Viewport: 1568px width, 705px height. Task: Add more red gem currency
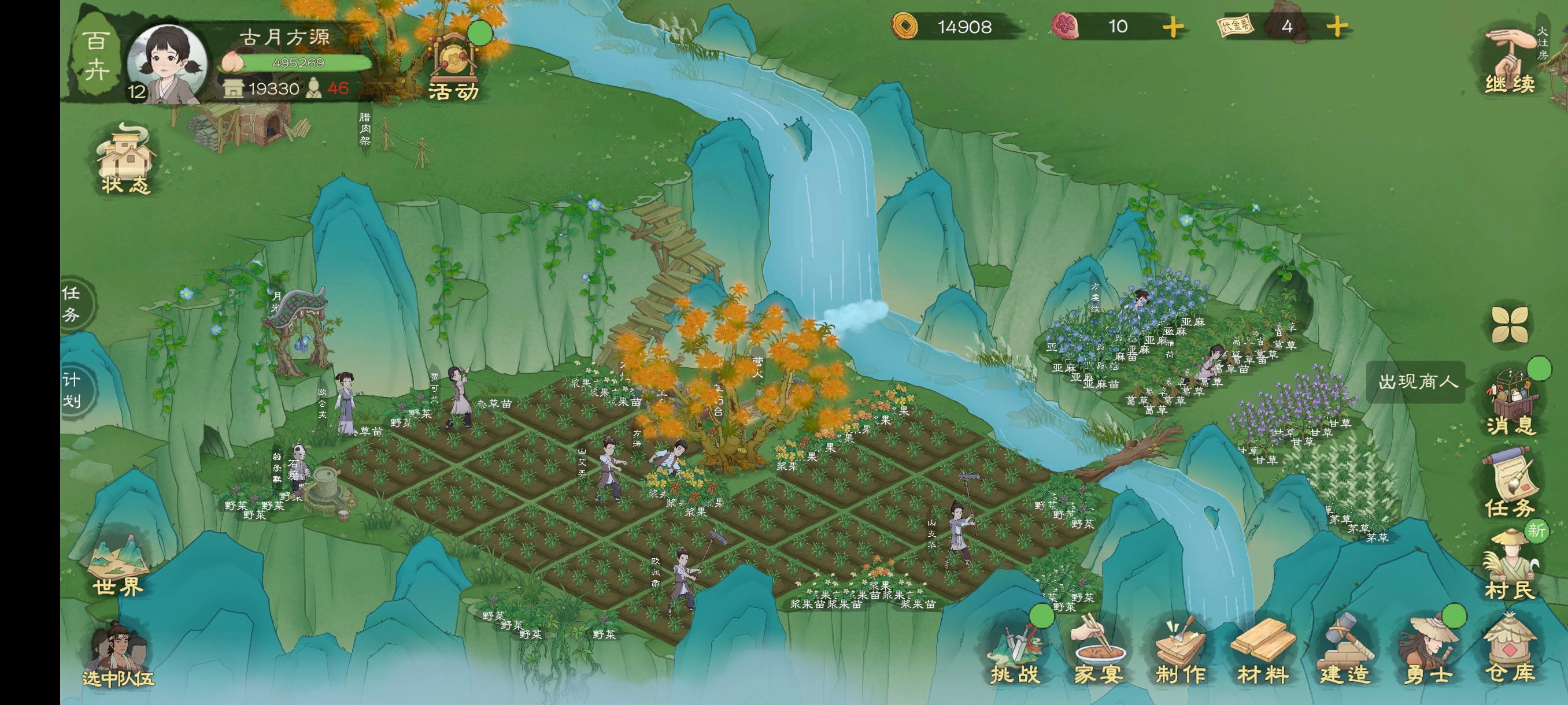(1173, 27)
